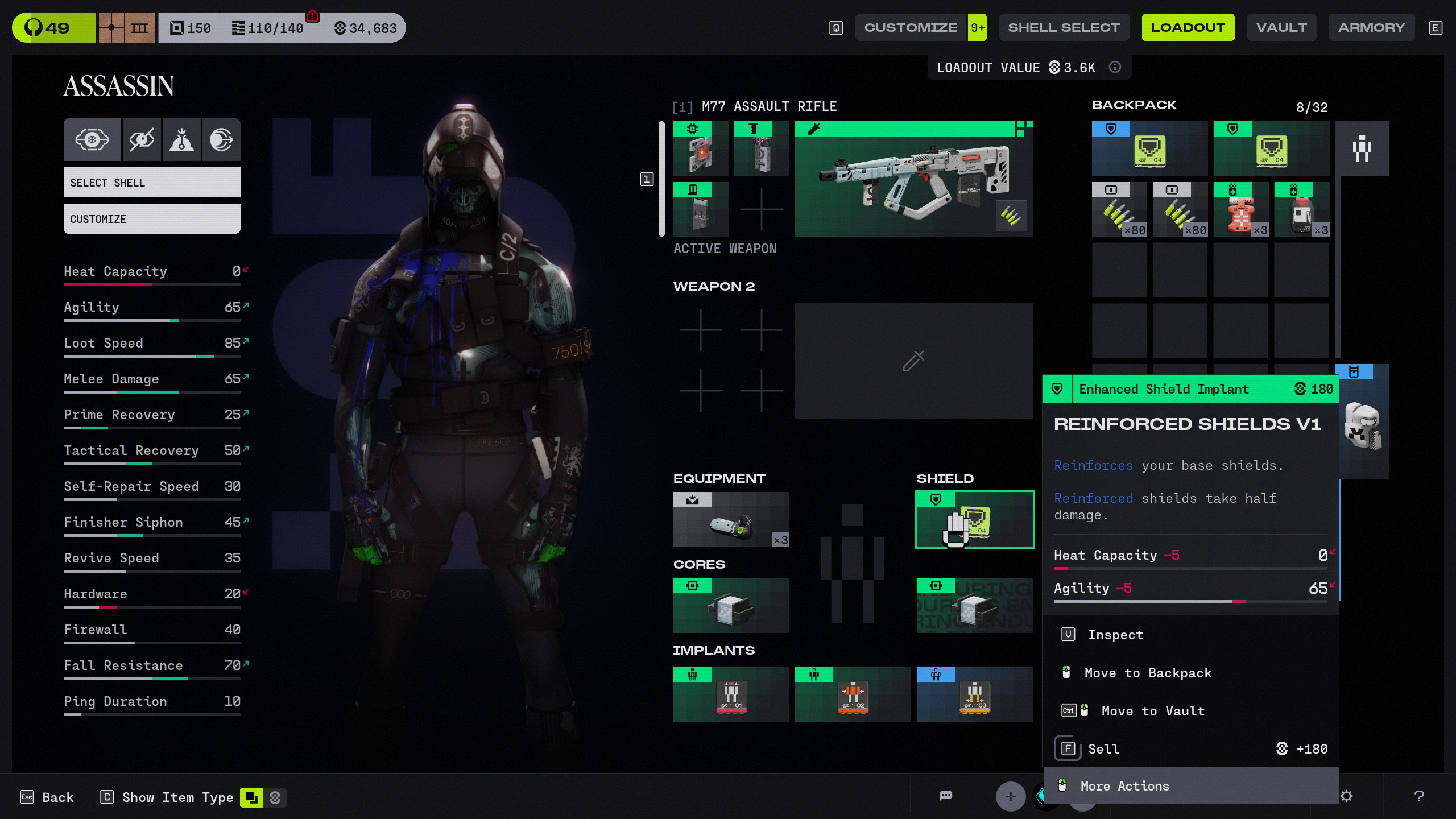The image size is (1456, 819).
Task: Open the Shell Select tab
Action: click(x=1064, y=27)
